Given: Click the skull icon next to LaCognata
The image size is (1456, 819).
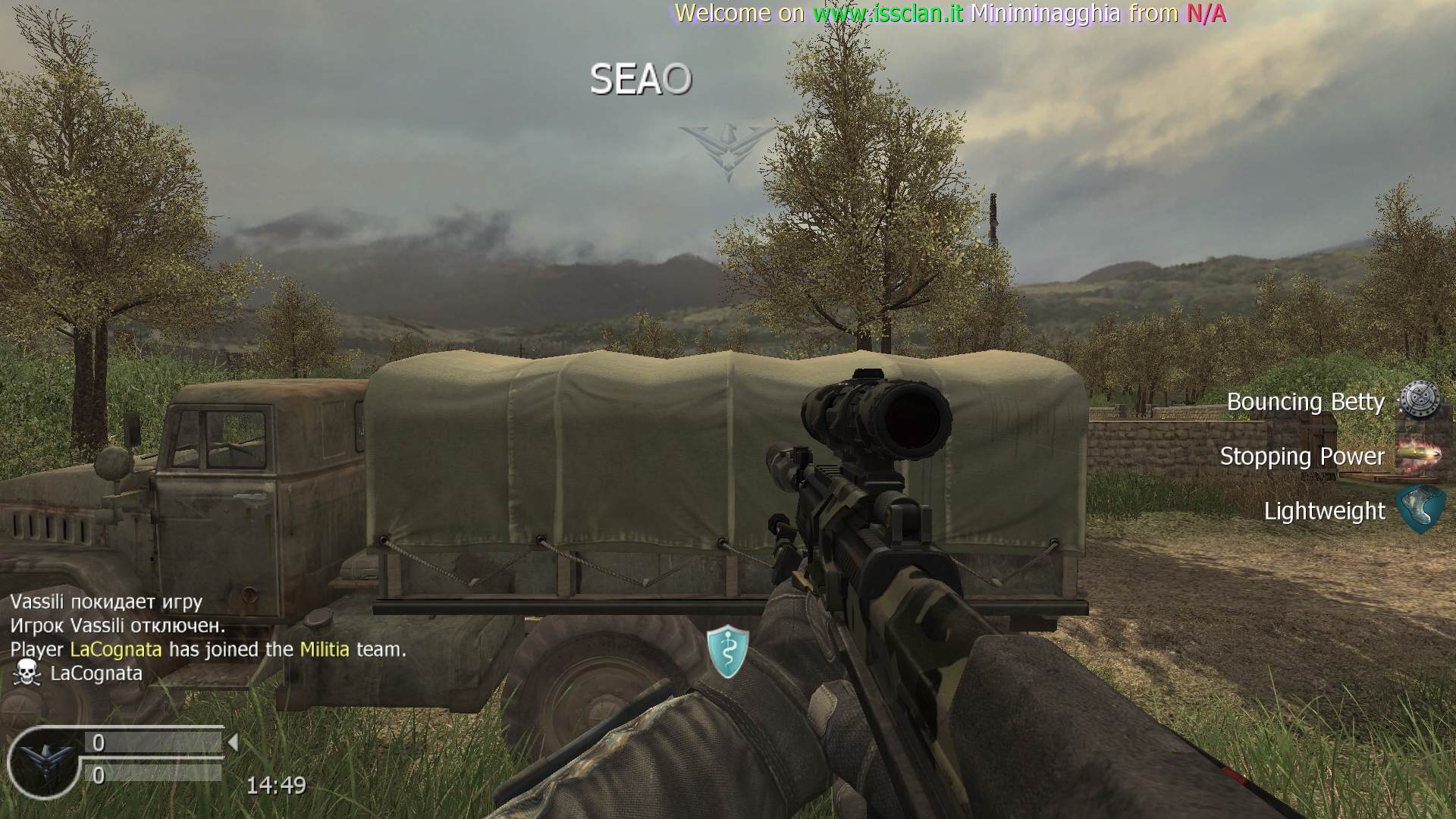Looking at the screenshot, I should click(27, 673).
